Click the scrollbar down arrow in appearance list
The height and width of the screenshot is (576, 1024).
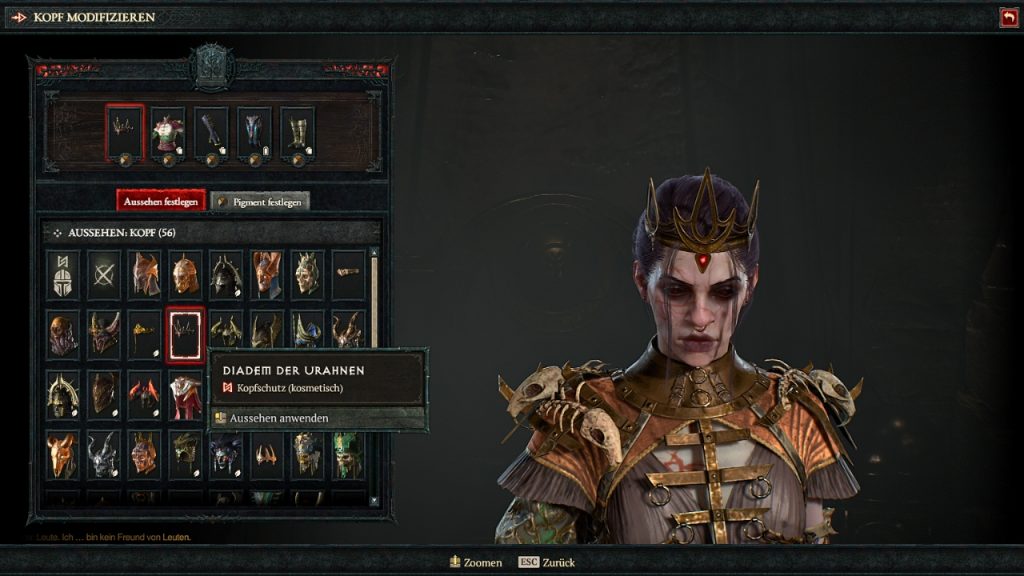[374, 500]
